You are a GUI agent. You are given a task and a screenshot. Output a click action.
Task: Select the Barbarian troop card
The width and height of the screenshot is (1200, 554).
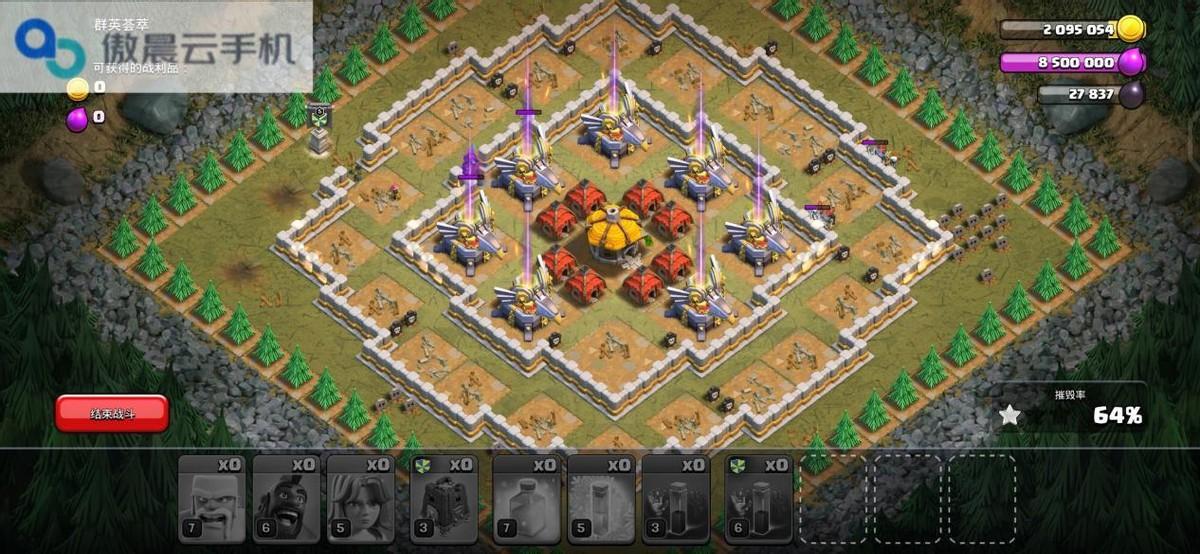[x=212, y=499]
